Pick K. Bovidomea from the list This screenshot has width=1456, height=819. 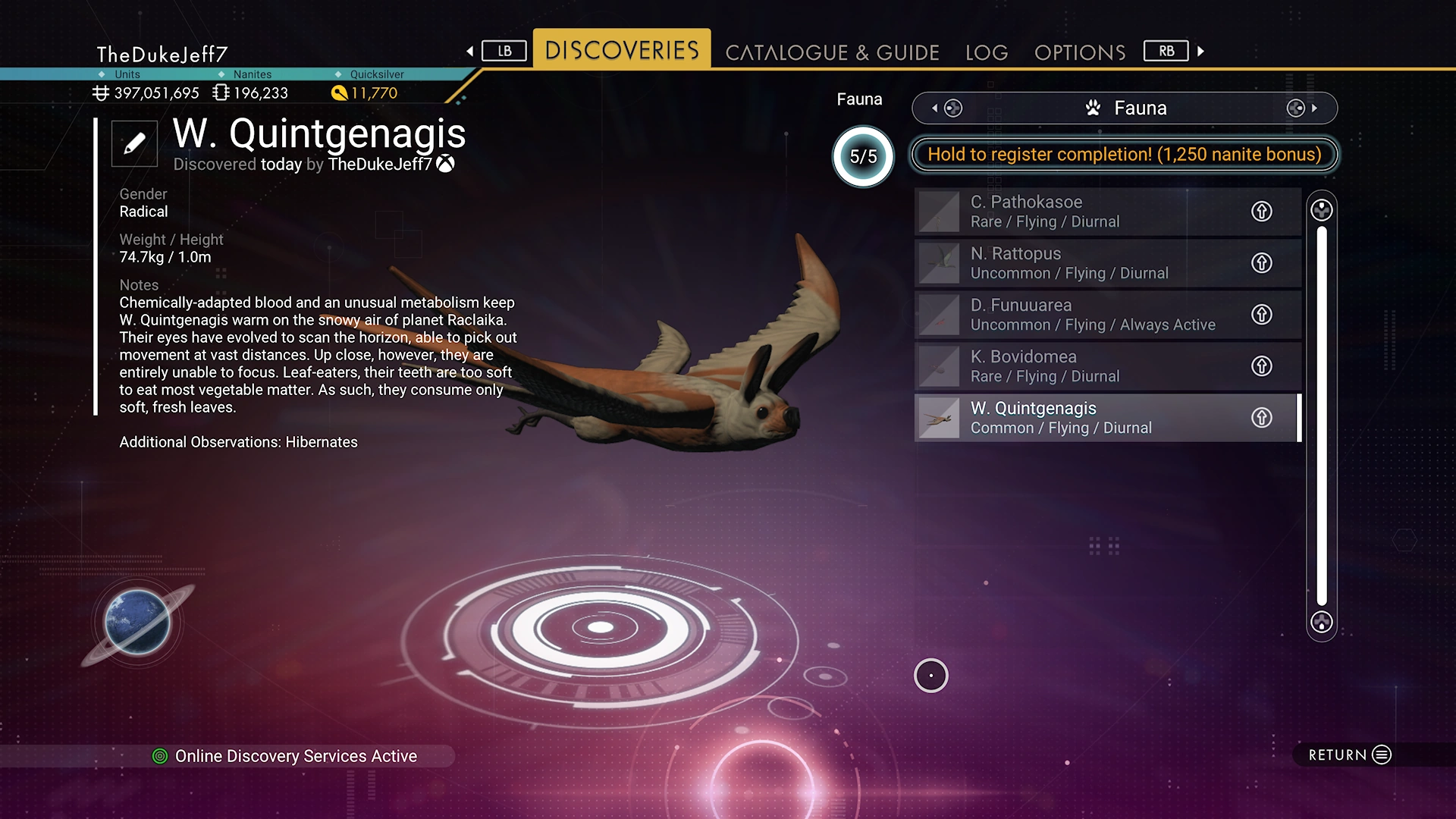(1077, 366)
